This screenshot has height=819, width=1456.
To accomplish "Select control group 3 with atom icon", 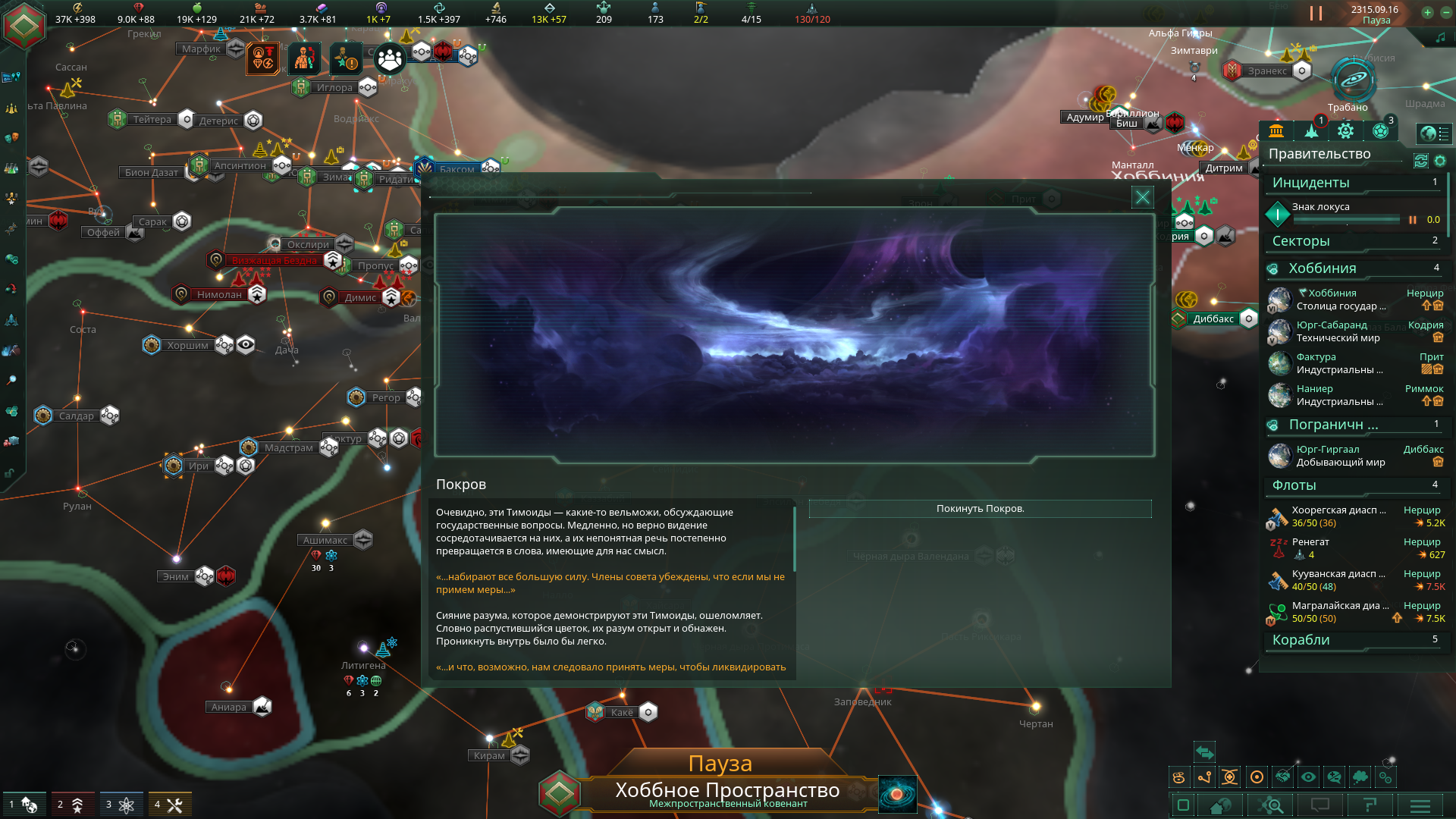I will 122,805.
